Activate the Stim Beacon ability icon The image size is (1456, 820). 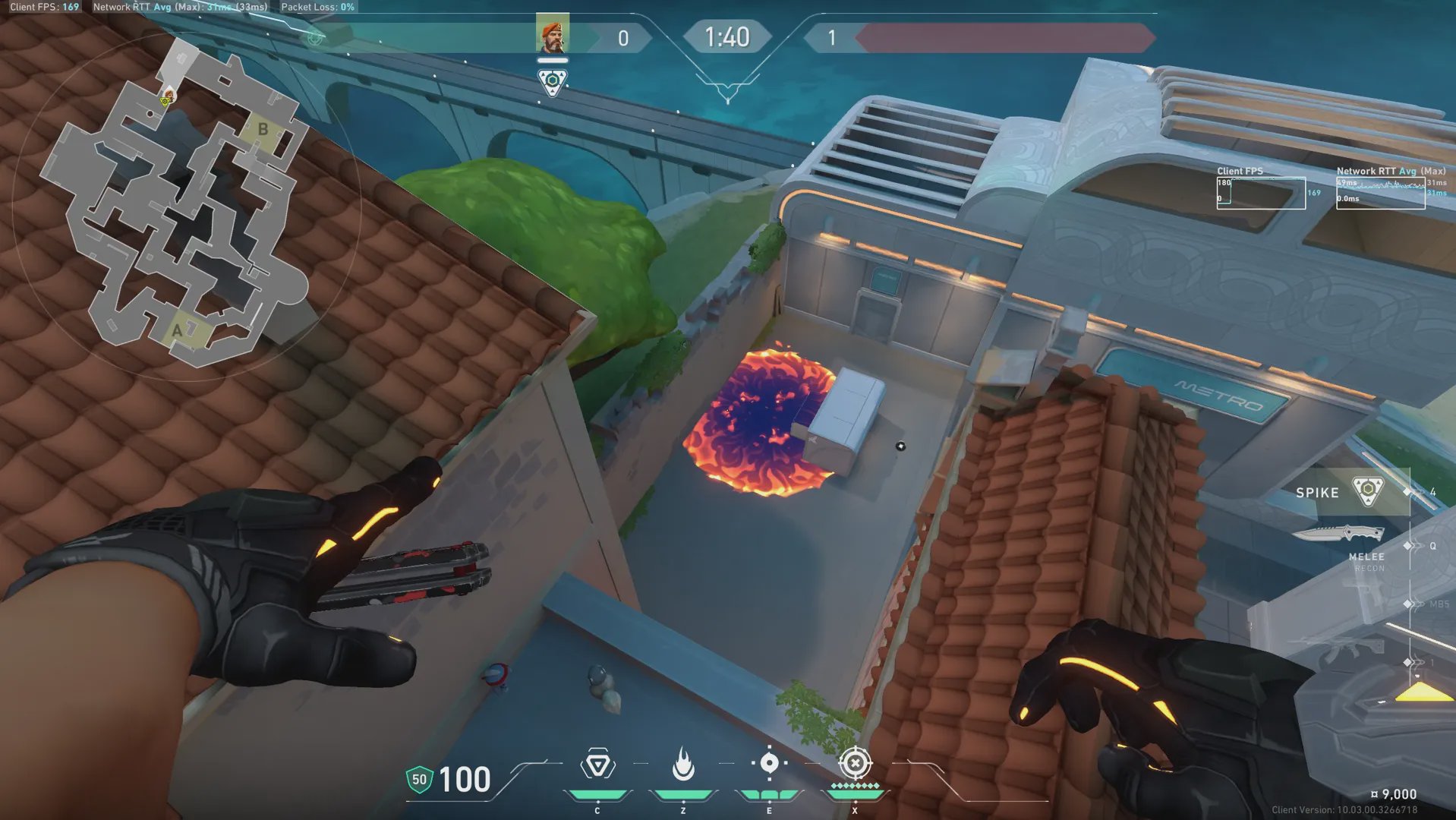[597, 765]
